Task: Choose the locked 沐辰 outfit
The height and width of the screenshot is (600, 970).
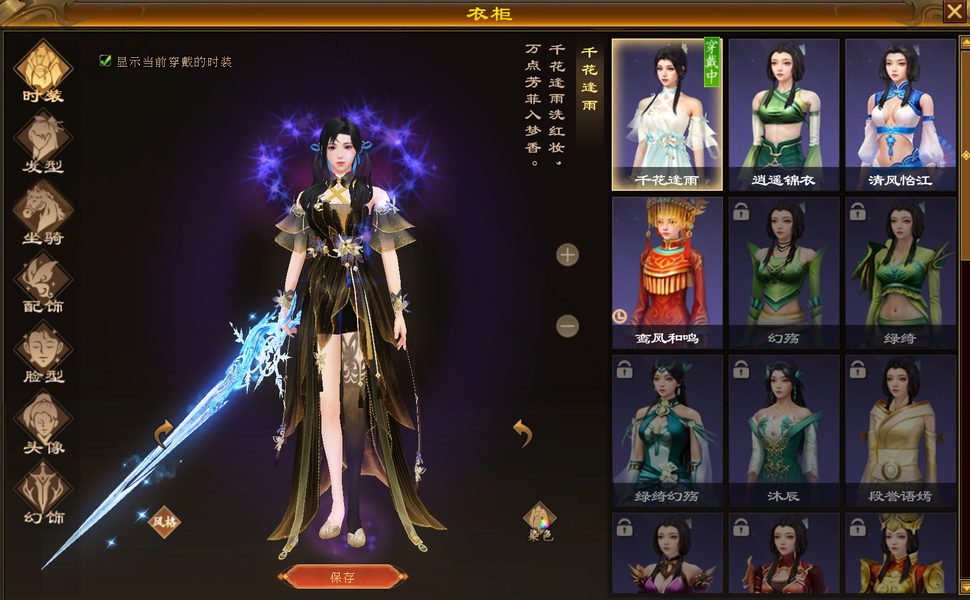Action: [783, 430]
